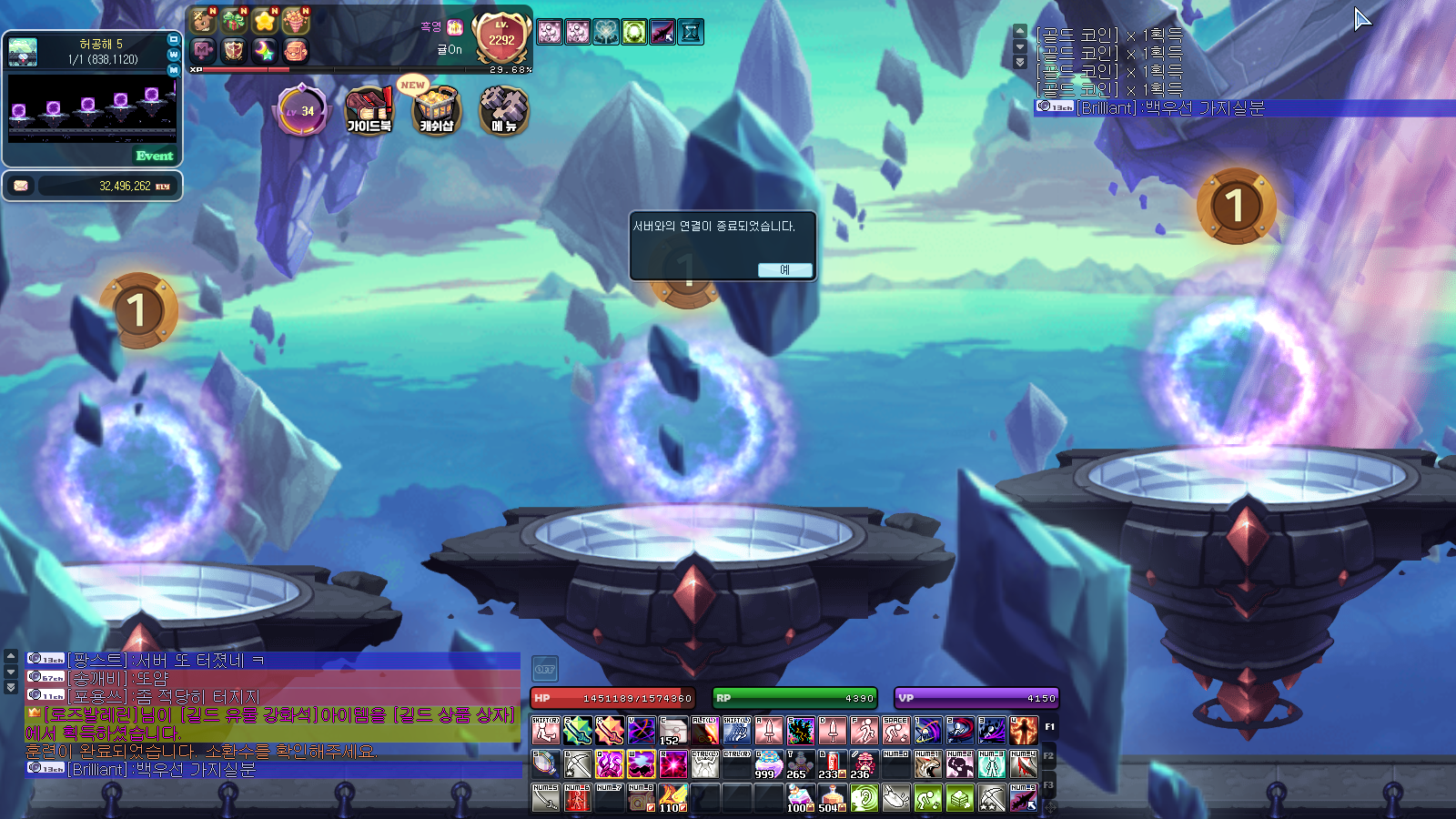This screenshot has height=819, width=1456.
Task: Open the green gift box event icon
Action: [234, 21]
